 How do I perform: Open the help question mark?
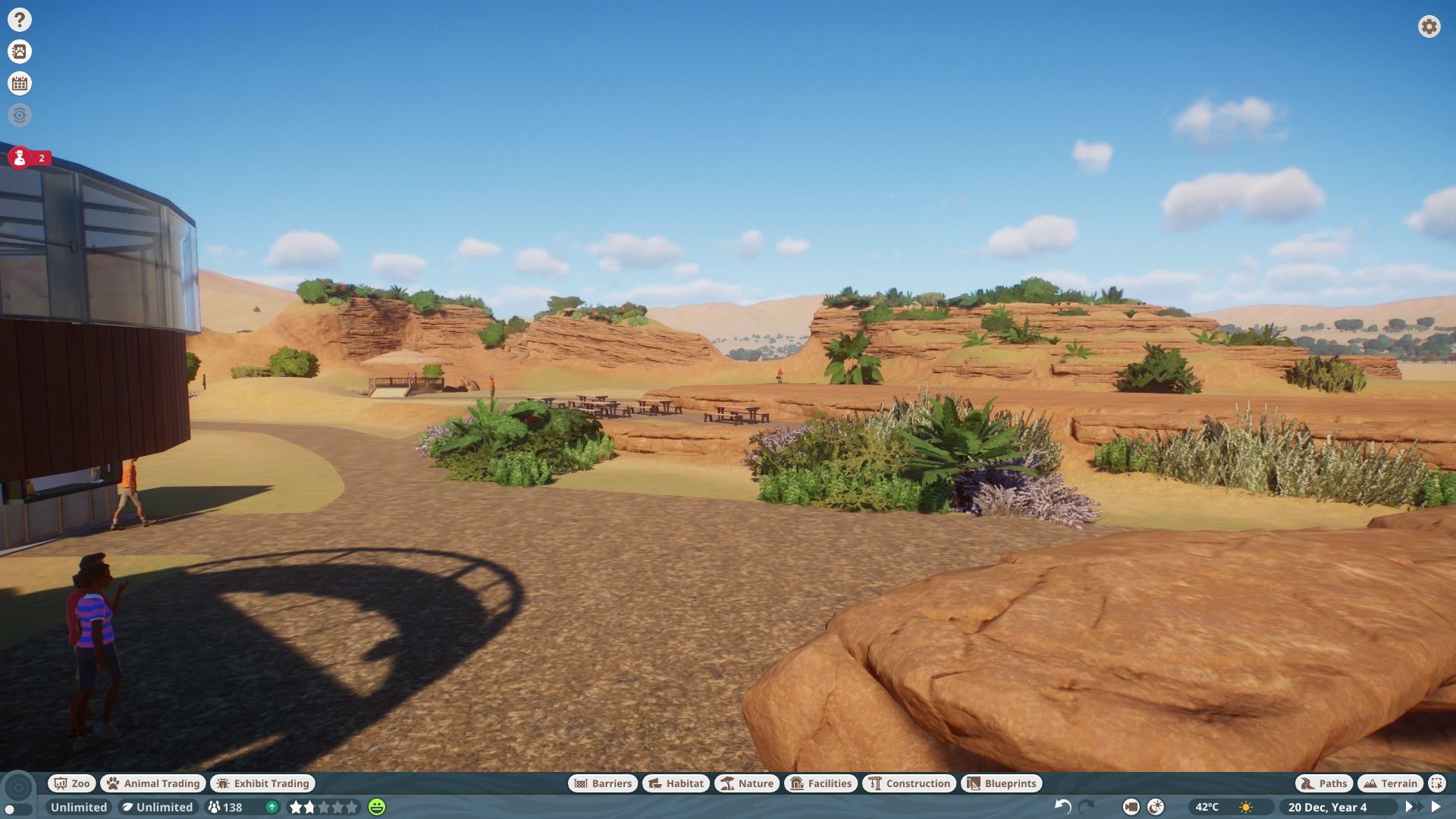click(19, 18)
